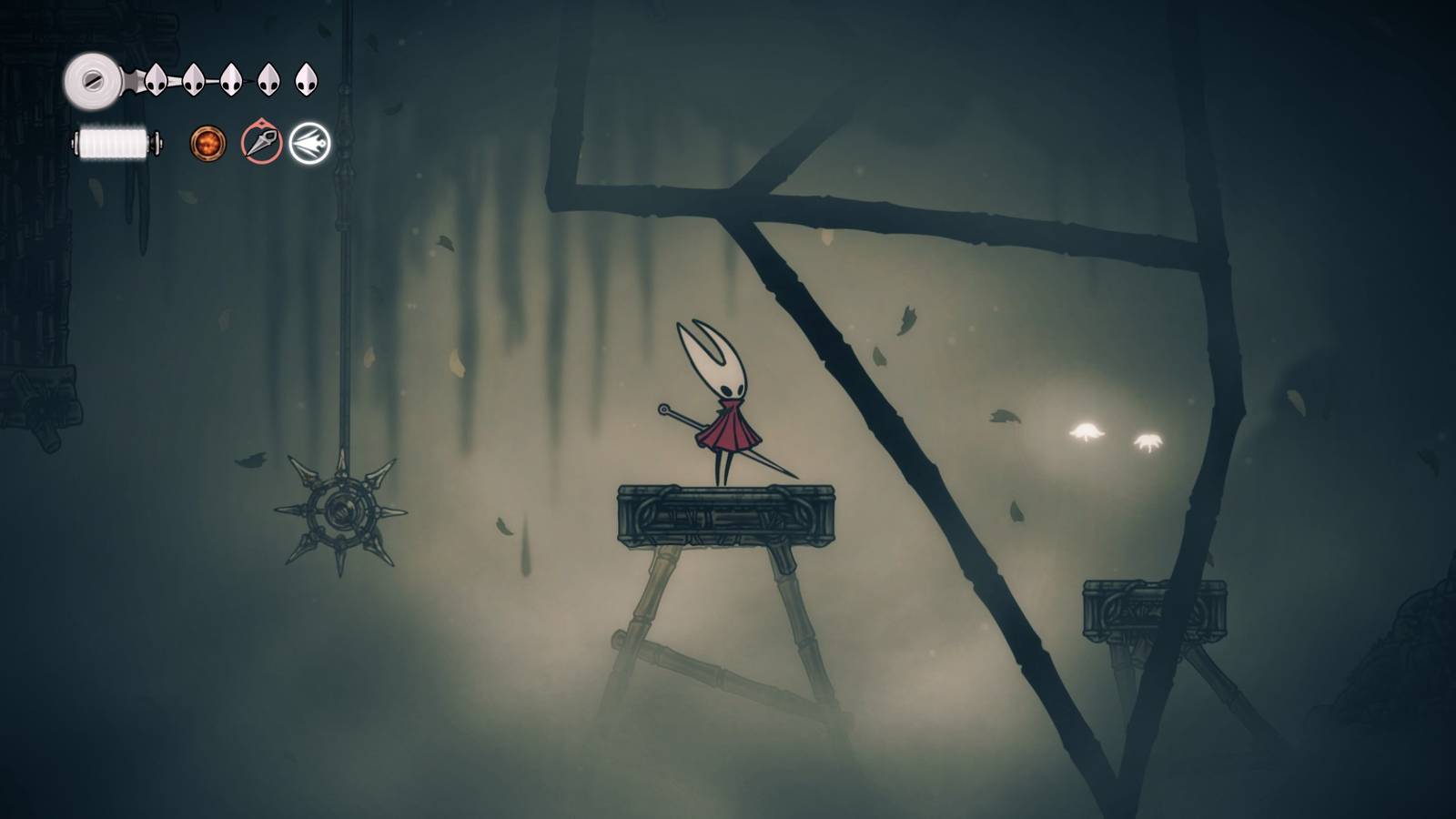
Task: Click the fourth health mask
Action: (x=268, y=79)
